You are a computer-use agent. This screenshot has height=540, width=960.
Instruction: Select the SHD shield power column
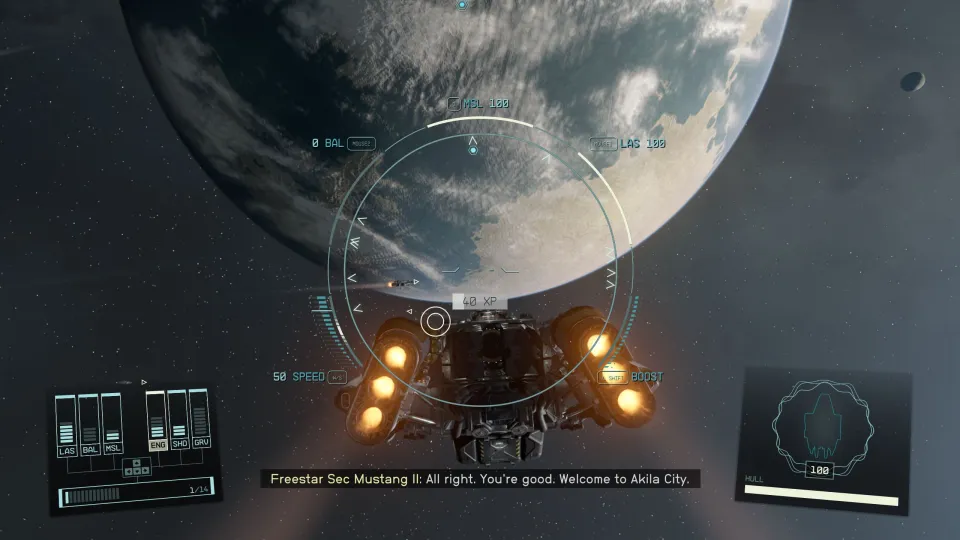coord(179,424)
